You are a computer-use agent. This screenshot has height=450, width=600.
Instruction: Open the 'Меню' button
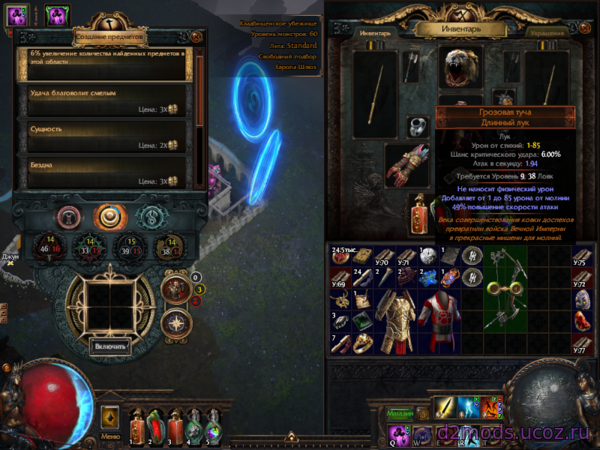[111, 434]
